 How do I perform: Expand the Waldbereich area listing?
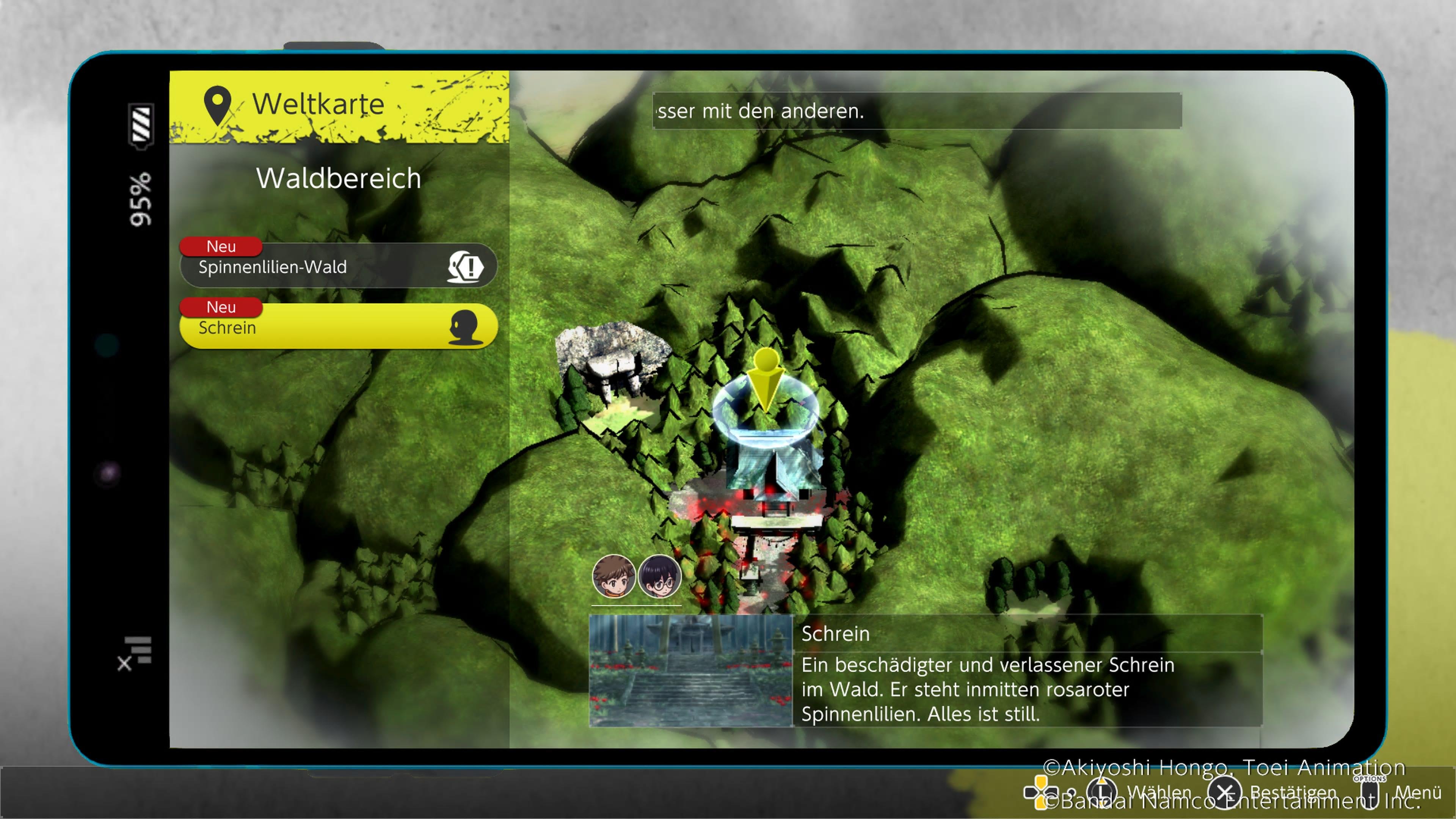point(339,178)
